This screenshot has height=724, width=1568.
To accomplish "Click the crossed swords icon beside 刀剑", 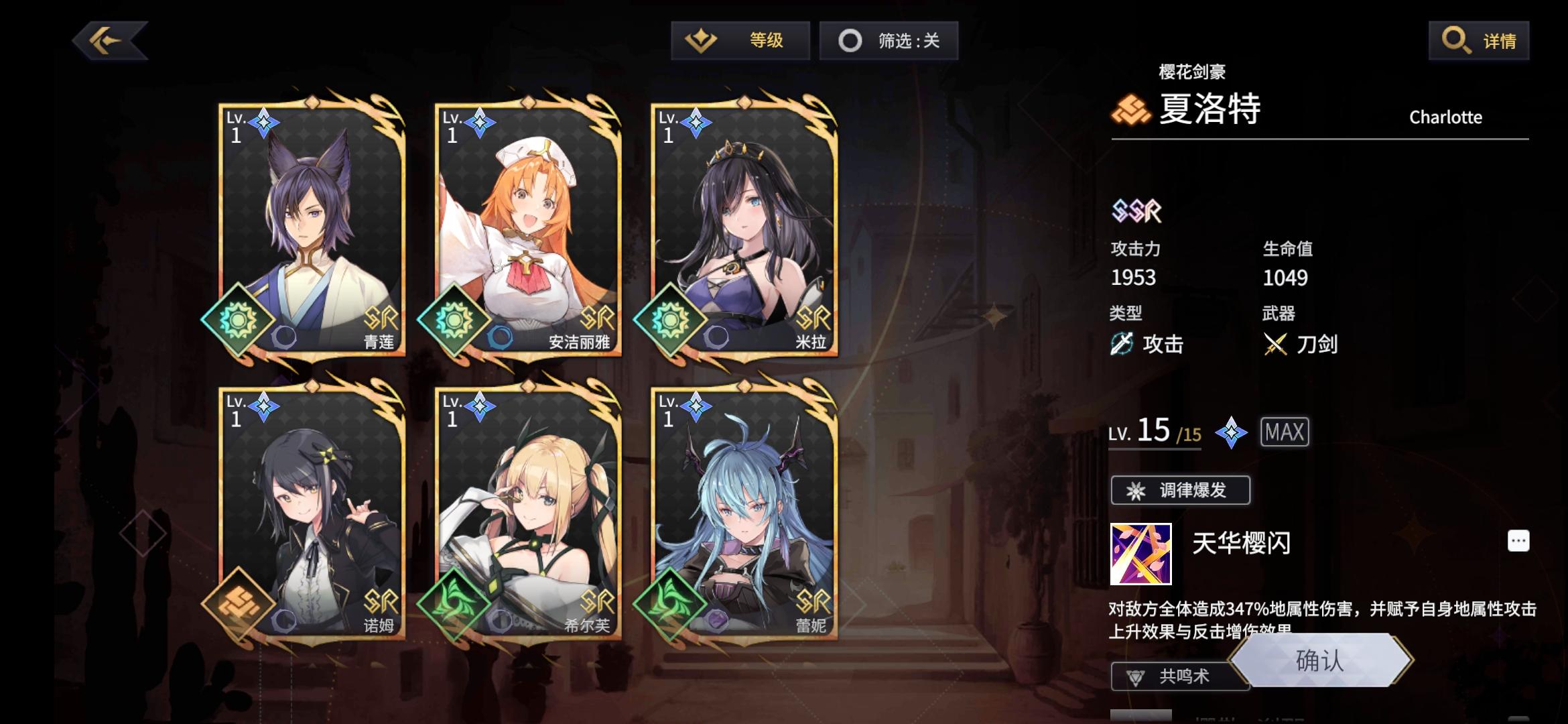I will point(1275,344).
